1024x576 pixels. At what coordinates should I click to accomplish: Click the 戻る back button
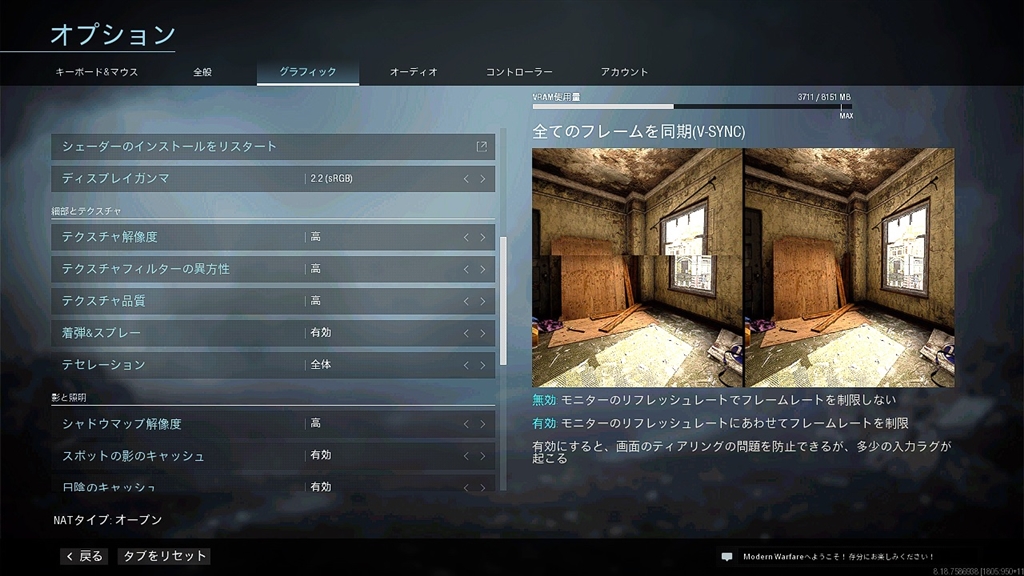click(x=84, y=556)
